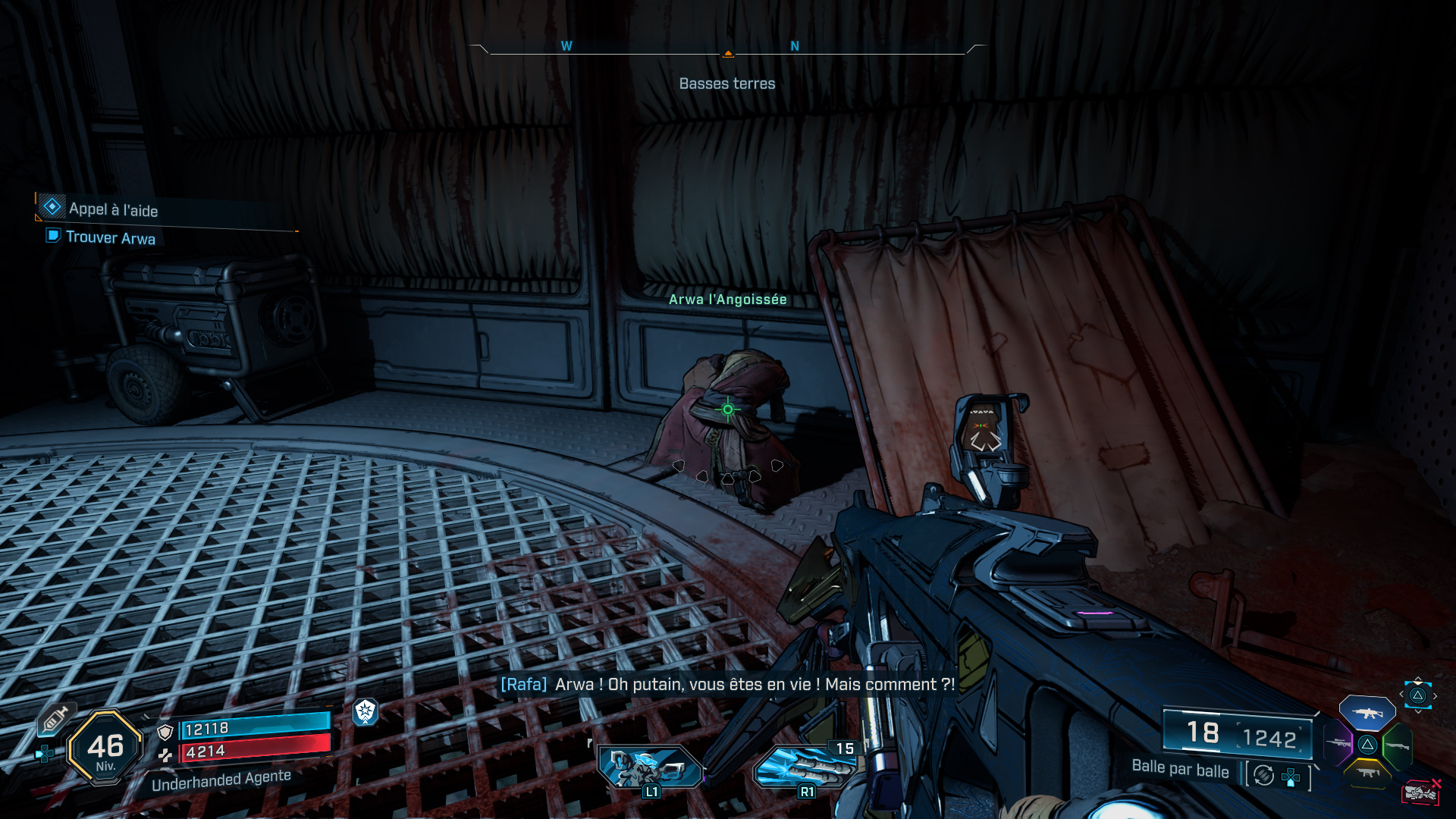Select the Trouver Arwa objective
1456x819 pixels.
110,237
